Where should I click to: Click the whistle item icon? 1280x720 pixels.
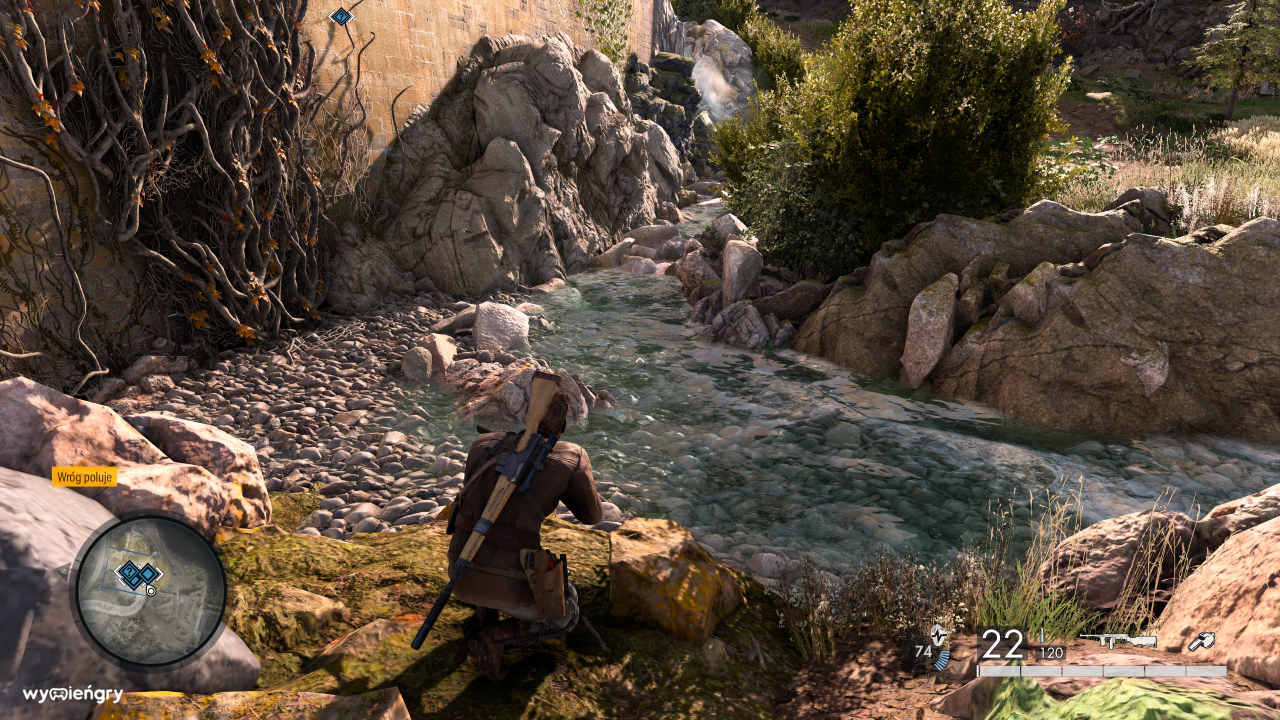point(1201,642)
